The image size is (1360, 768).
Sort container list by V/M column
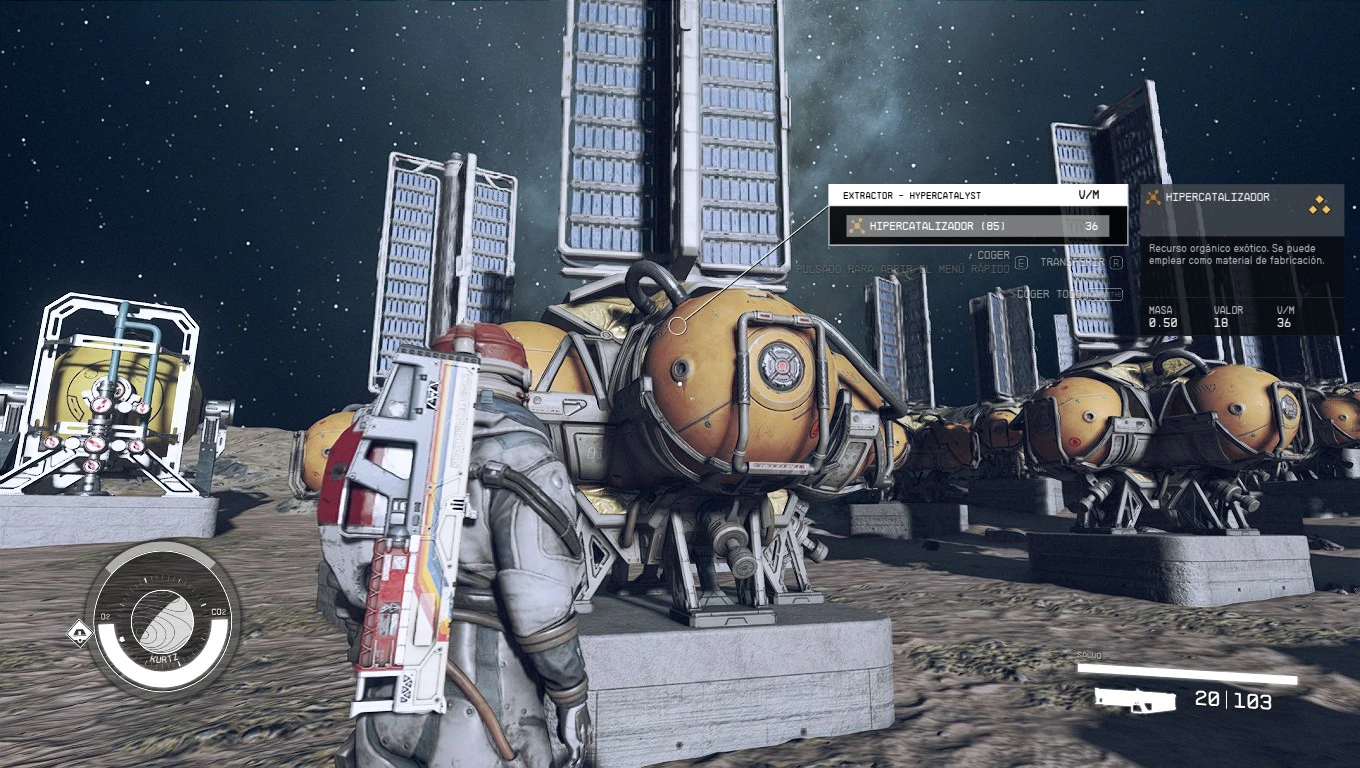1088,196
